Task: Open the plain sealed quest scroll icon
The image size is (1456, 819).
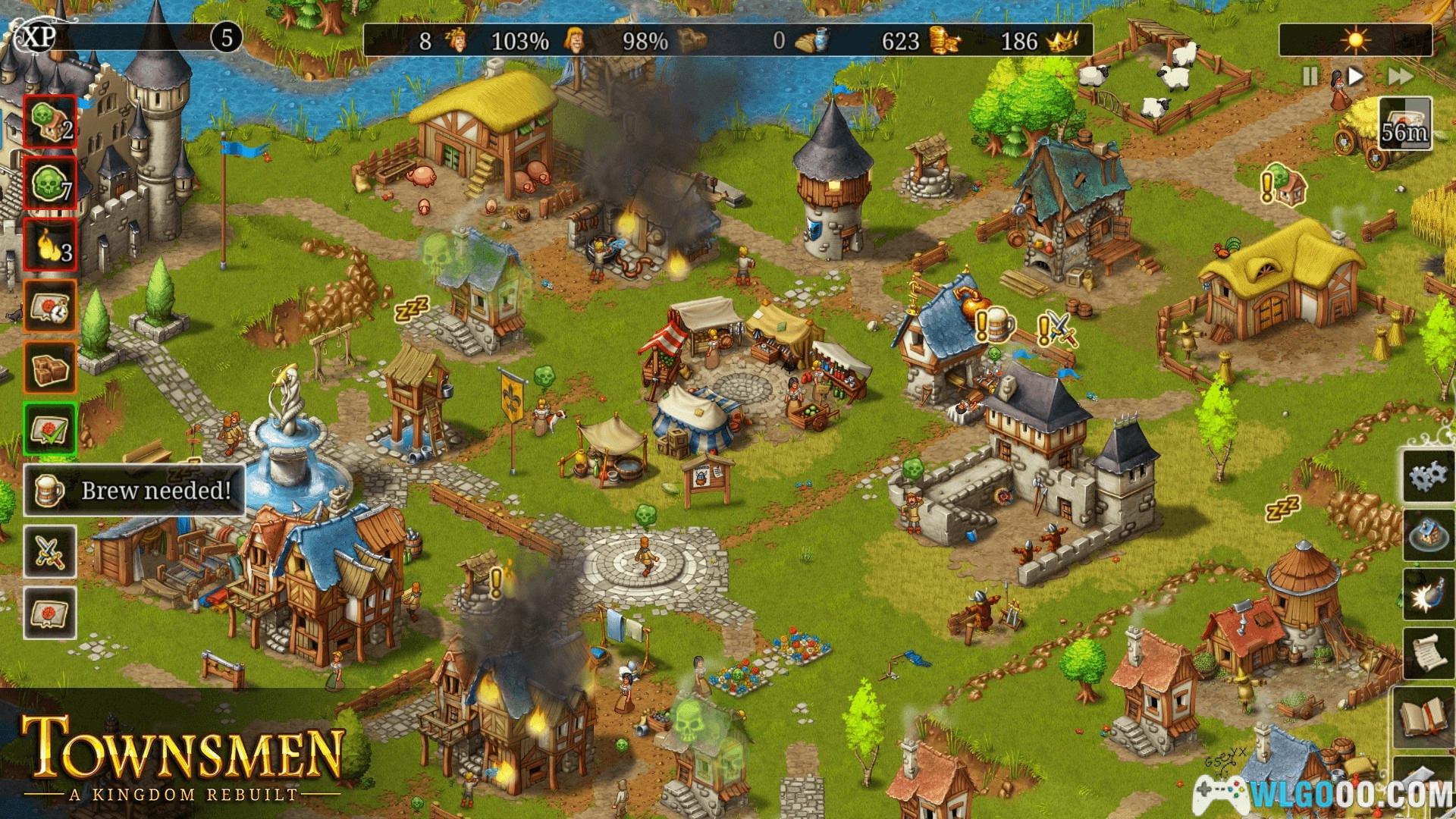Action: [x=50, y=613]
